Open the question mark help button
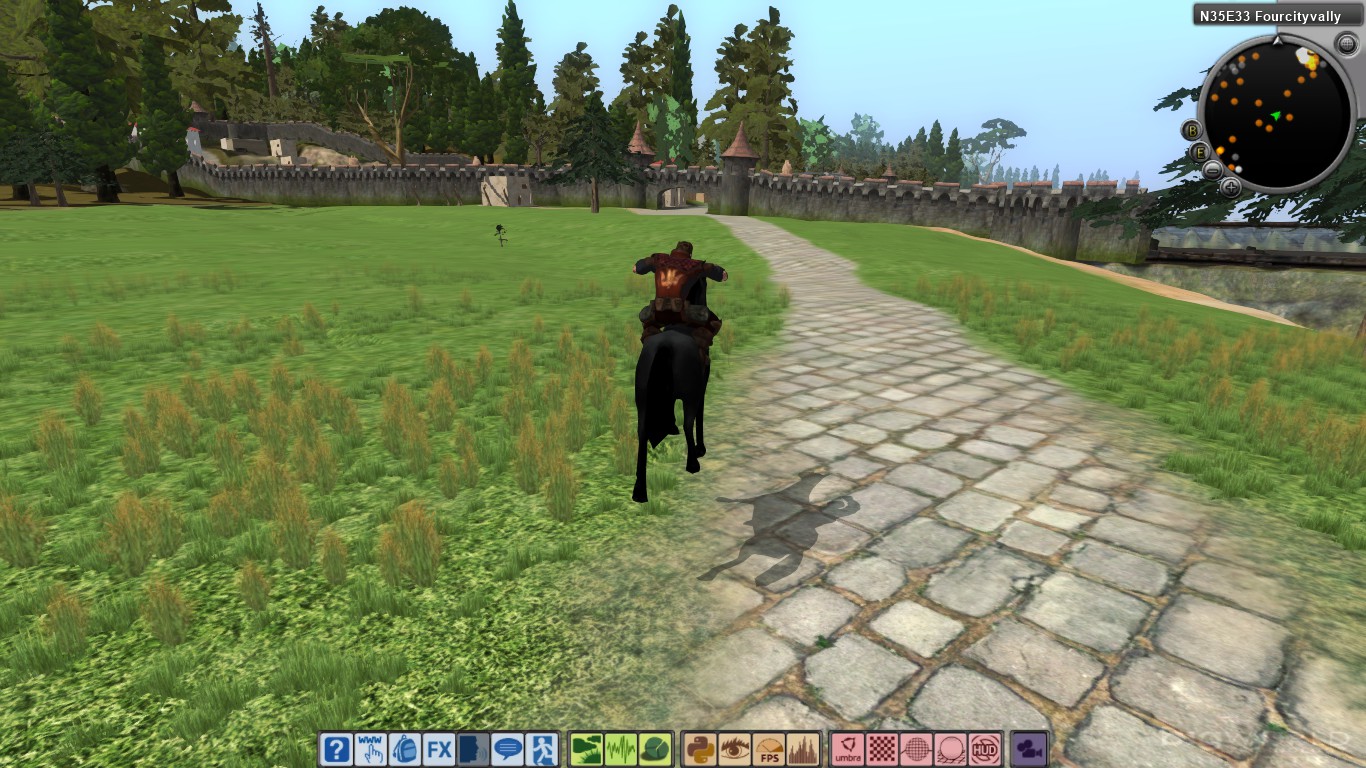1366x768 pixels. 337,749
